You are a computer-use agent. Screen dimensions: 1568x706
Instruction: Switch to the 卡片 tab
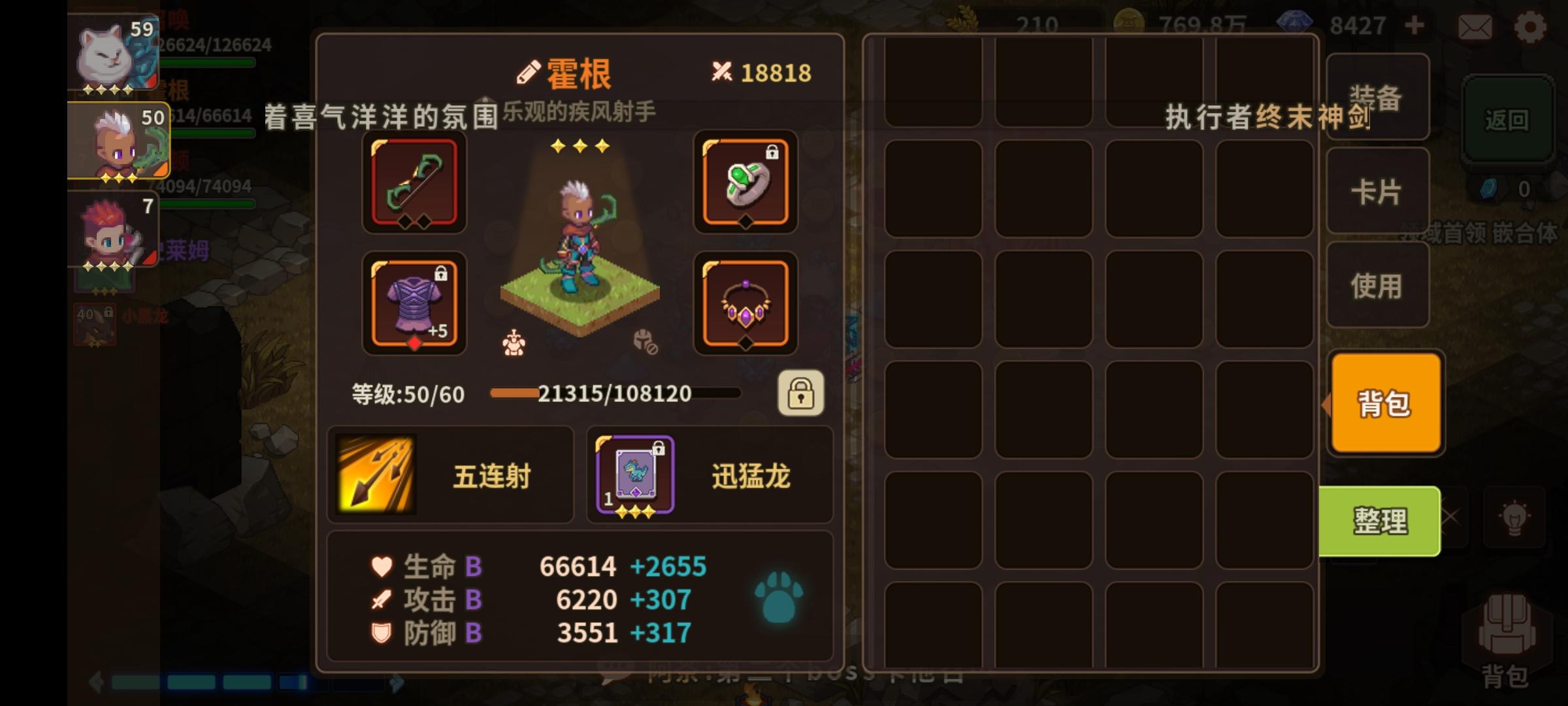click(x=1377, y=193)
